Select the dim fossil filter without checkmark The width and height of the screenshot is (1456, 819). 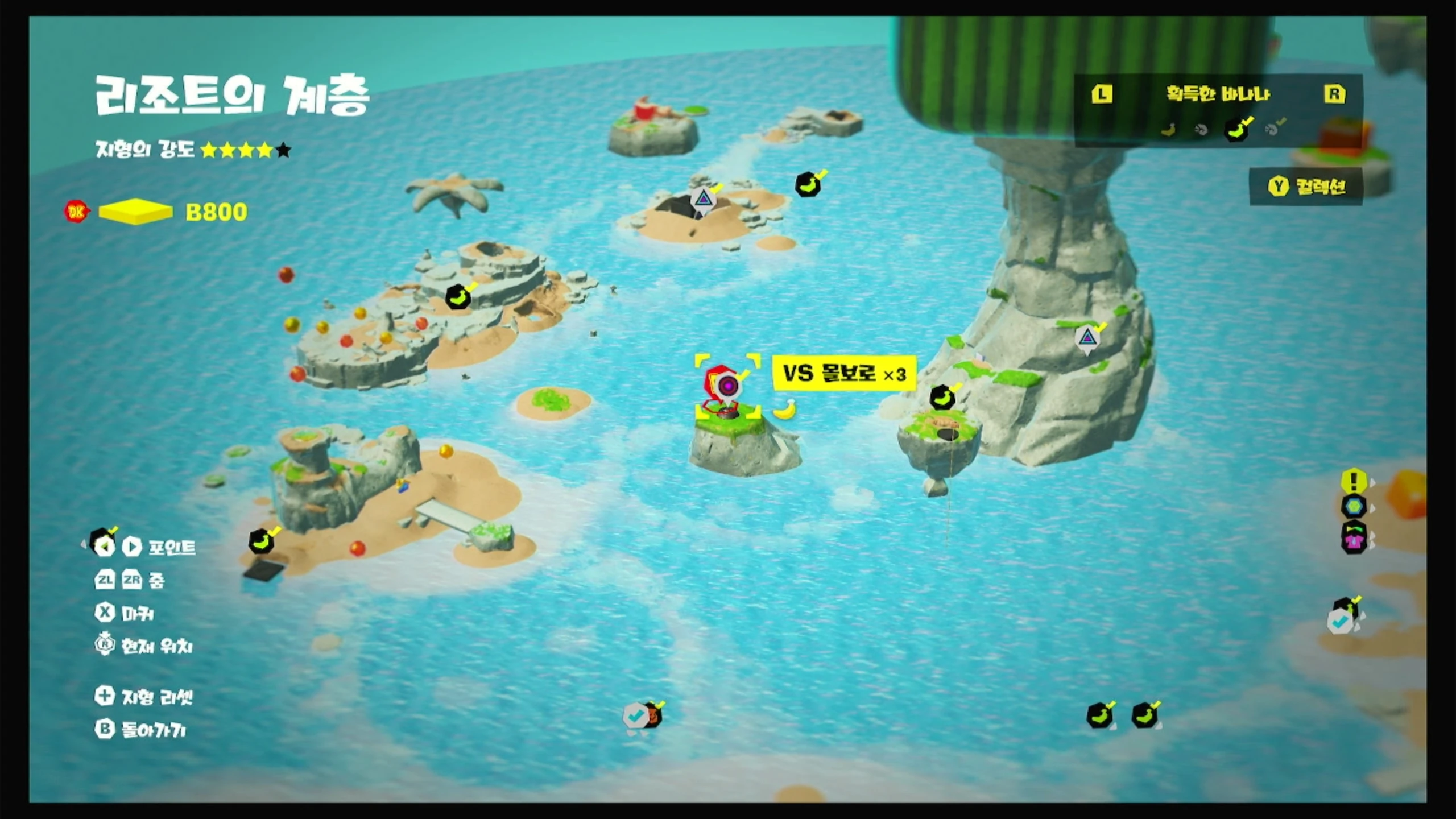coord(1201,130)
